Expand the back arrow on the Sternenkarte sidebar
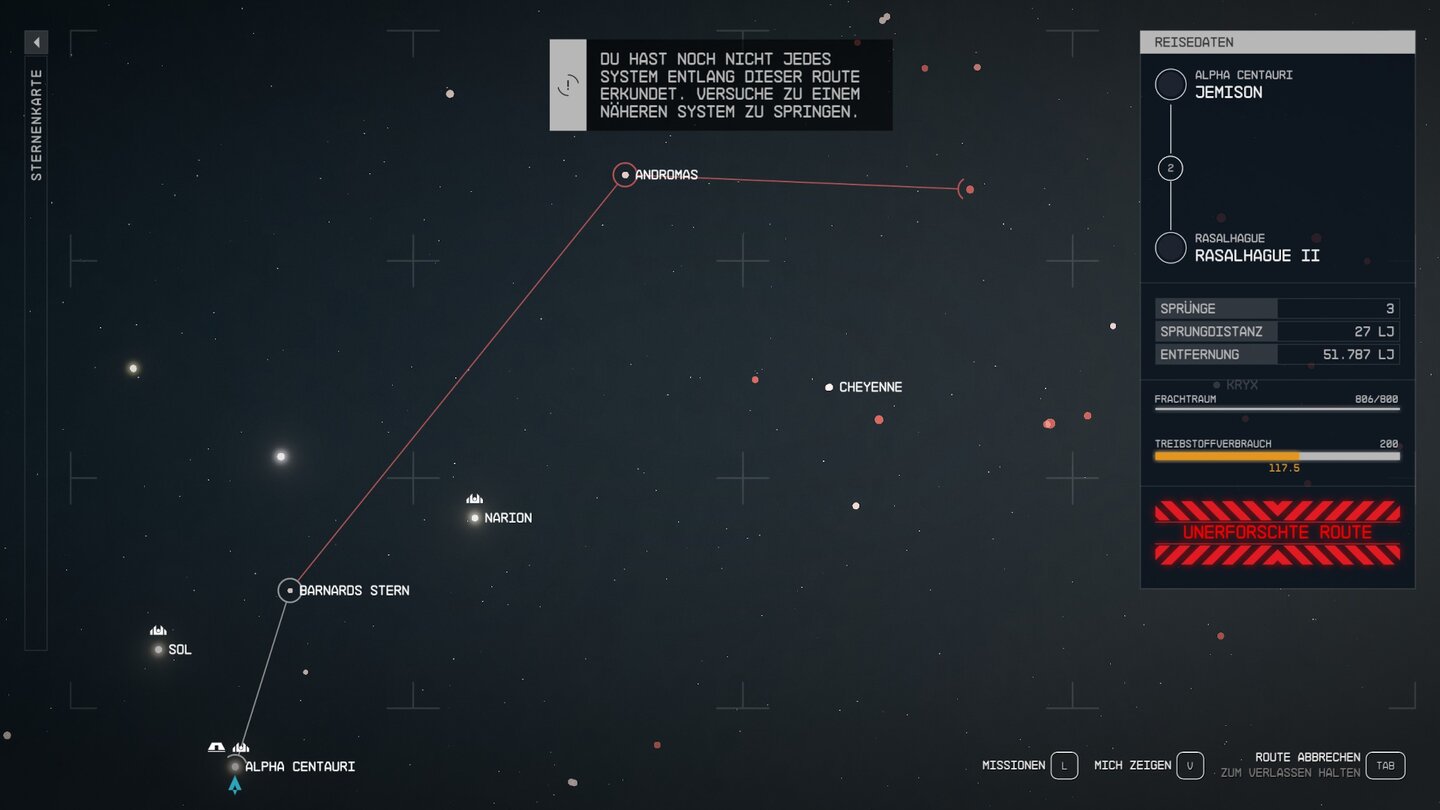 [36, 42]
